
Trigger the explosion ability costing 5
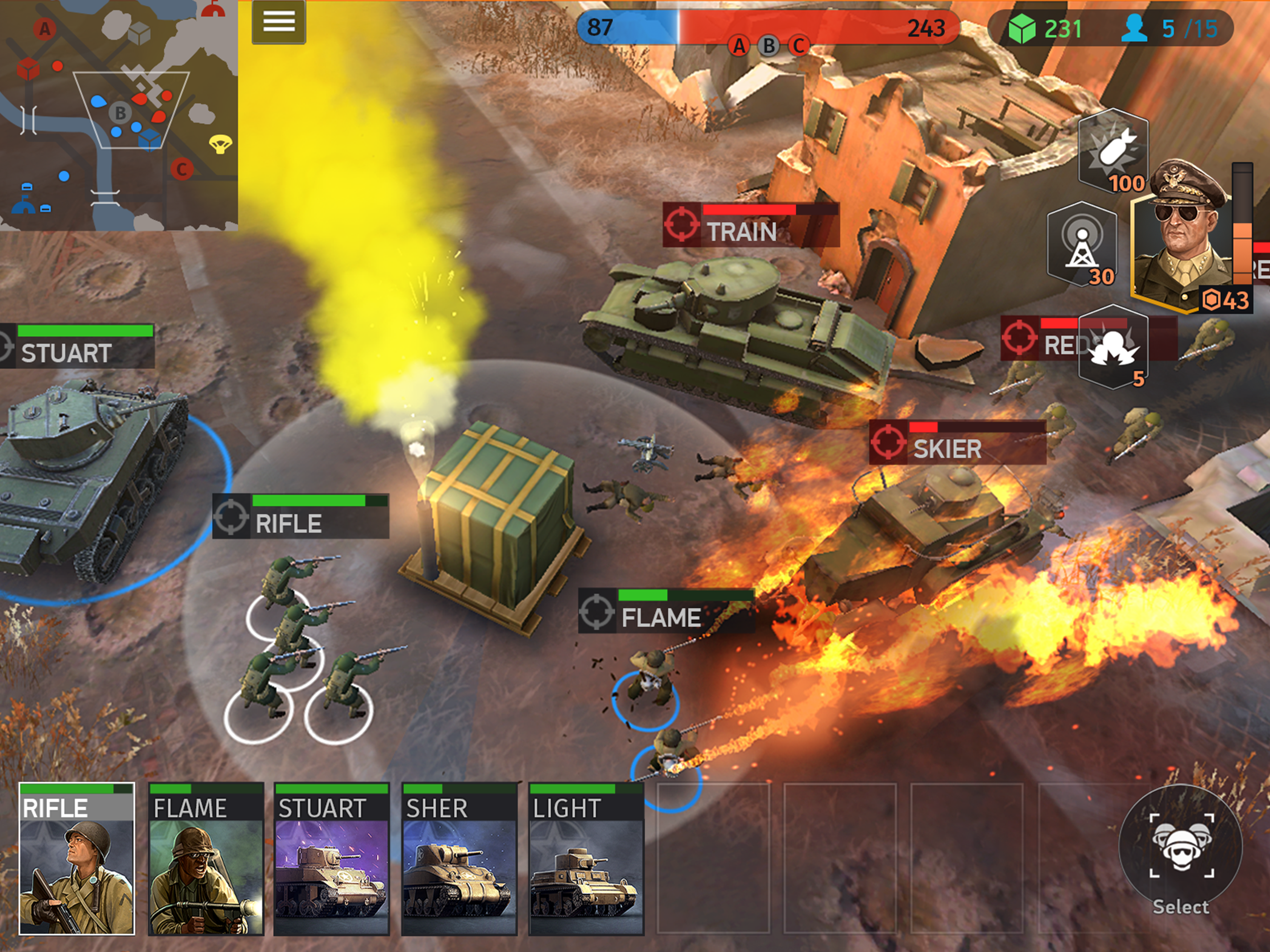[x=1113, y=348]
